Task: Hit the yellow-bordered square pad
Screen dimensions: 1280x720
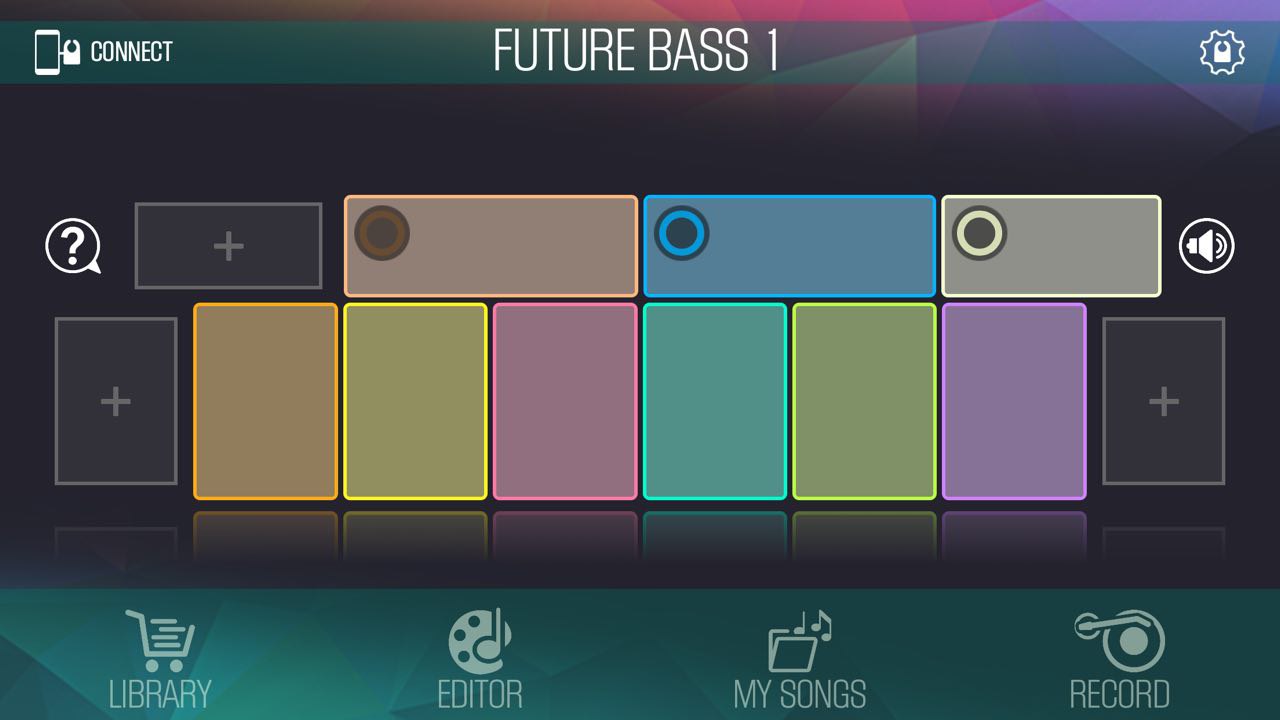Action: (415, 401)
